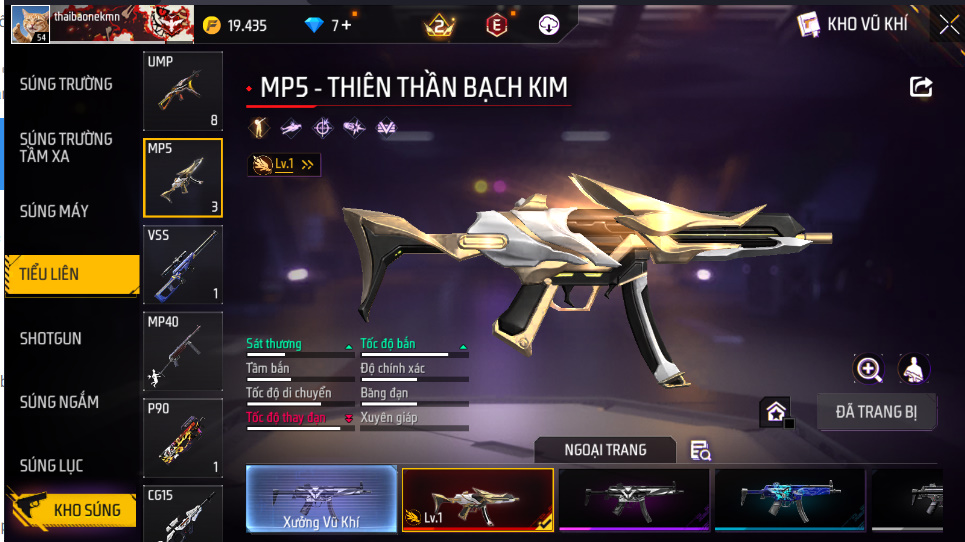Select the Xưởng Vũ Khí skin thumbnail
965x542 pixels.
click(321, 499)
